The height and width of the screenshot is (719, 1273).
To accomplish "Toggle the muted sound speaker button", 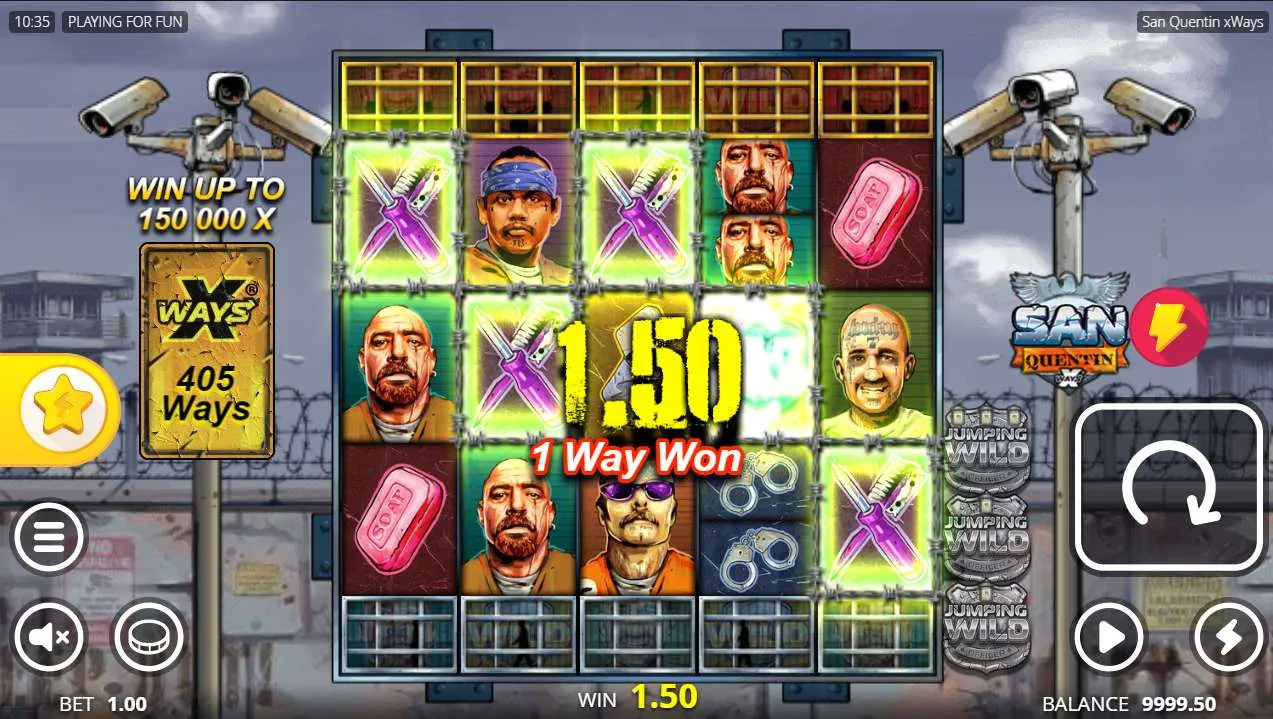I will tap(47, 636).
